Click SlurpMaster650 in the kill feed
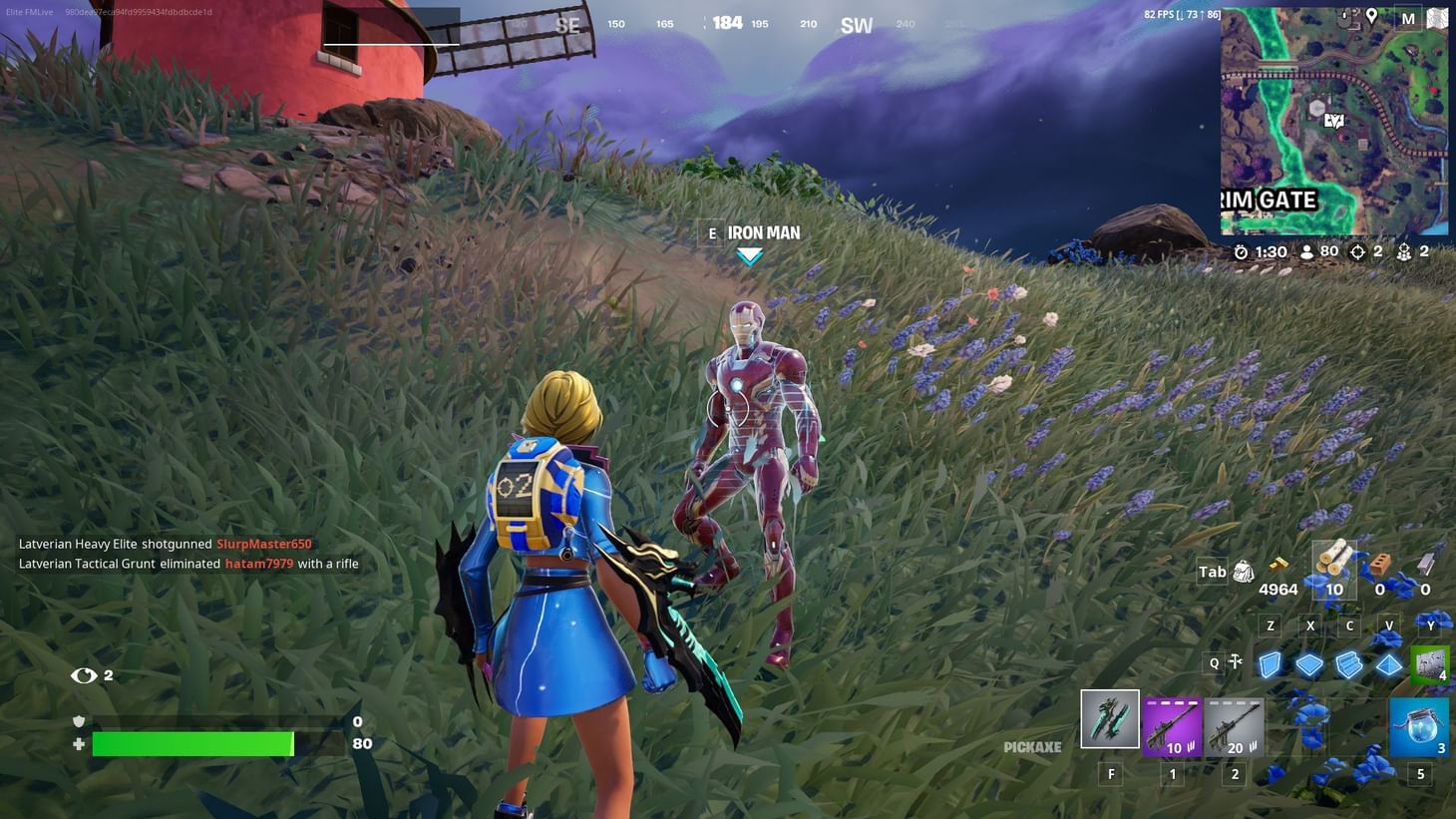This screenshot has width=1456, height=819. pyautogui.click(x=263, y=544)
